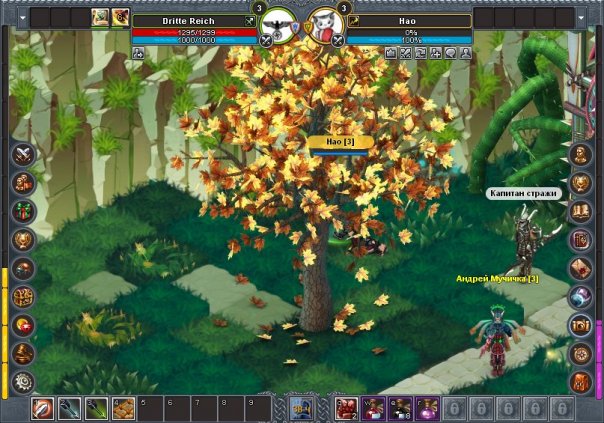Click the Dritte Reich player name bar
The width and height of the screenshot is (604, 423).
(192, 20)
